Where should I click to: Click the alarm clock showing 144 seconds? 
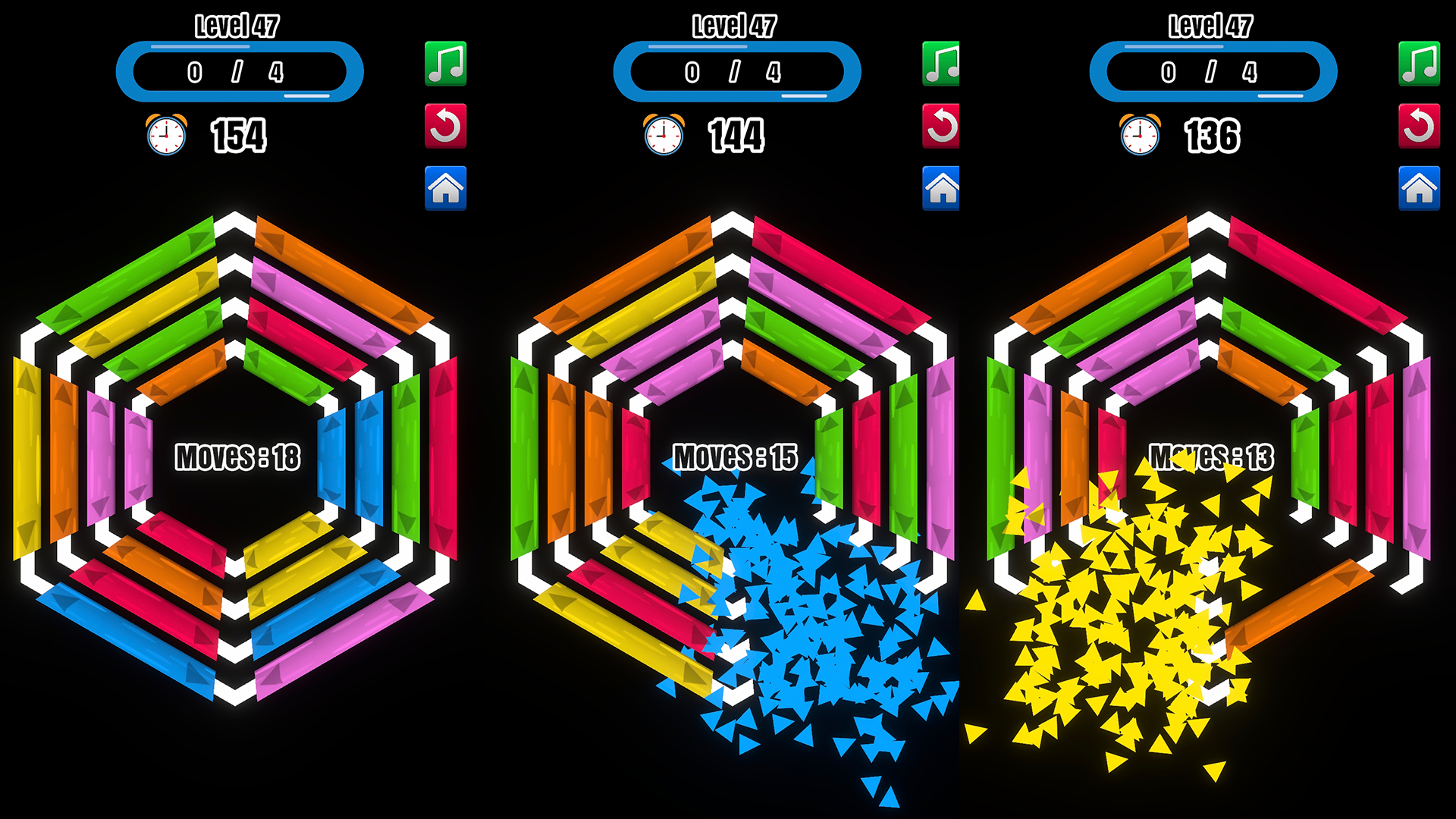[x=664, y=136]
